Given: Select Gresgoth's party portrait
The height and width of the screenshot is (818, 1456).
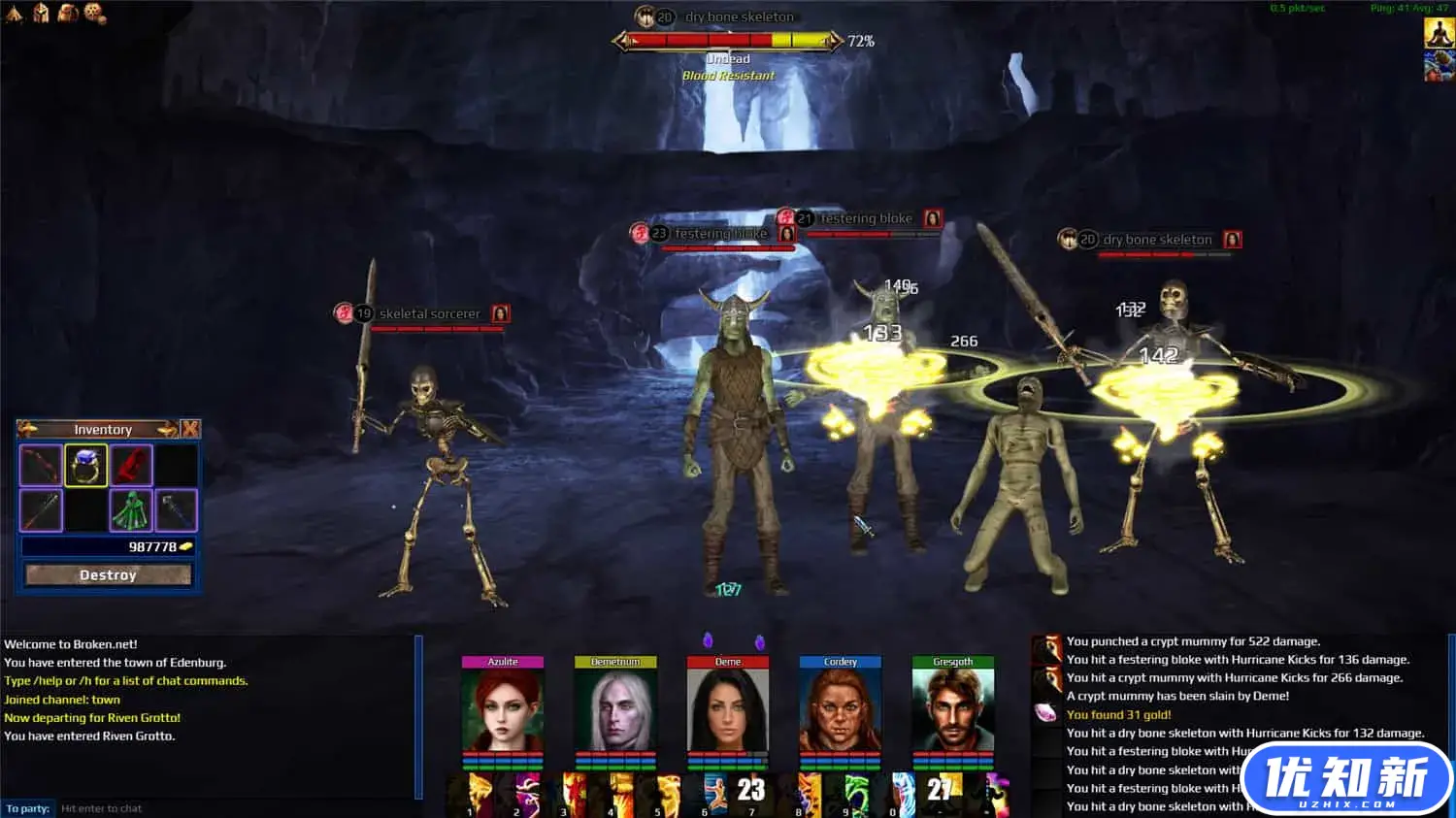Looking at the screenshot, I should pyautogui.click(x=953, y=708).
